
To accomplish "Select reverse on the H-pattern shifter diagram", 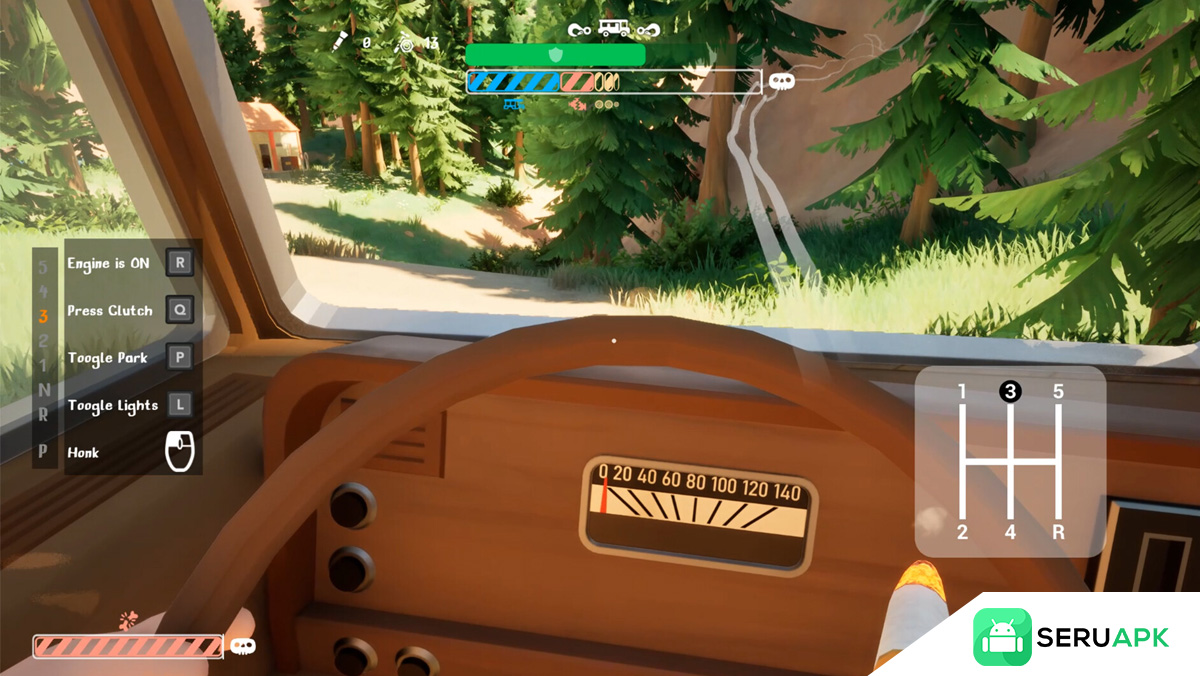I will pos(1058,532).
